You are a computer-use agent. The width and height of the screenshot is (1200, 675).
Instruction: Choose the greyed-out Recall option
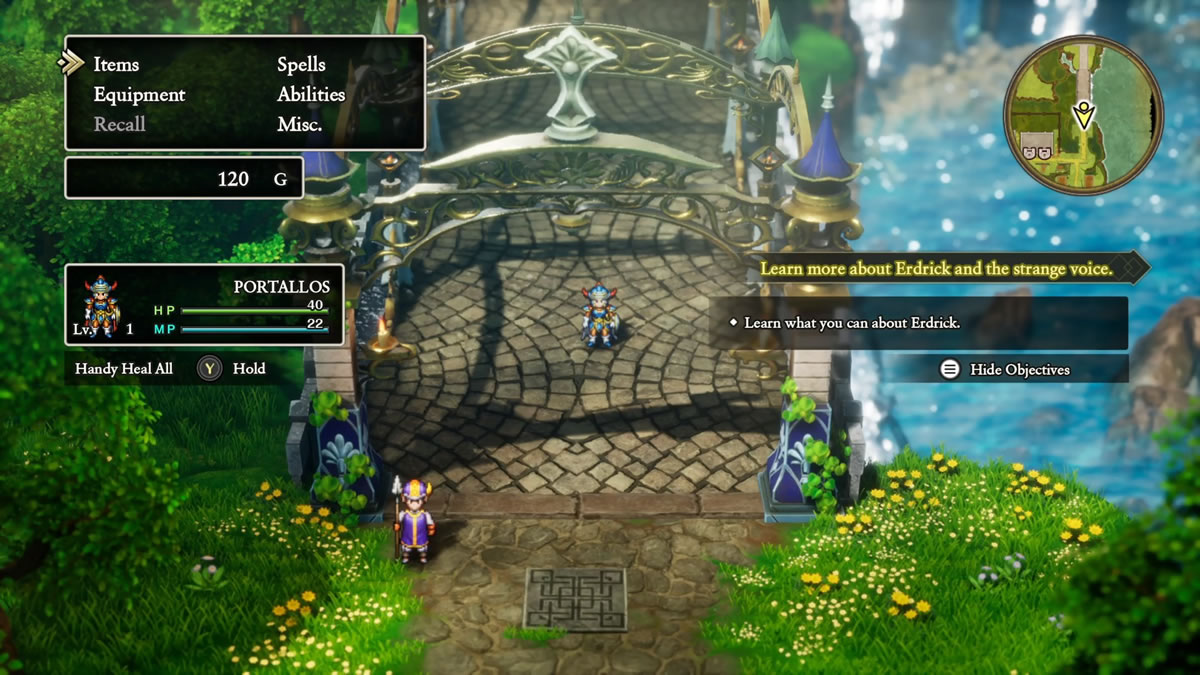(x=120, y=125)
